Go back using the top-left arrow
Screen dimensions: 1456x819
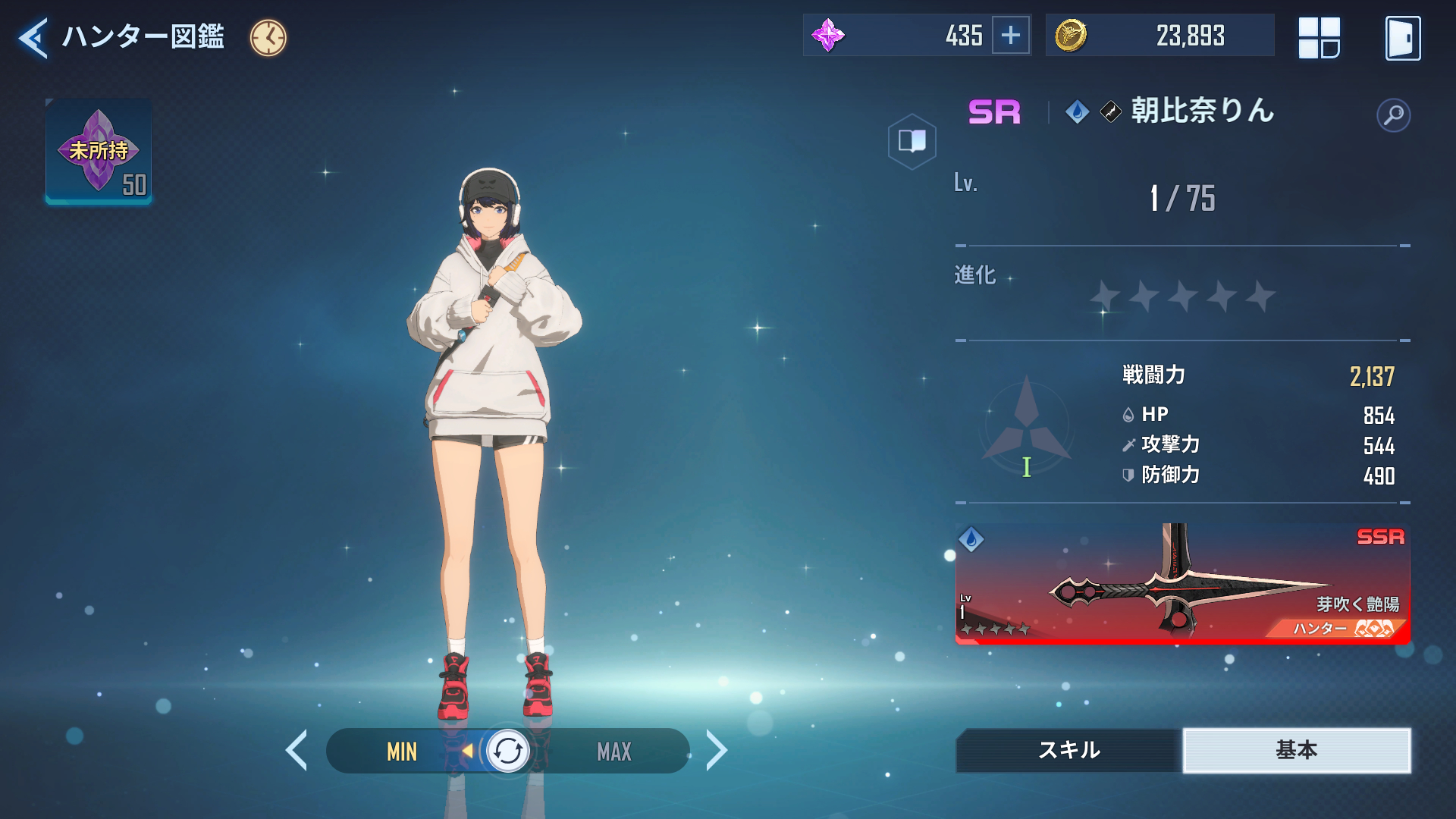33,38
